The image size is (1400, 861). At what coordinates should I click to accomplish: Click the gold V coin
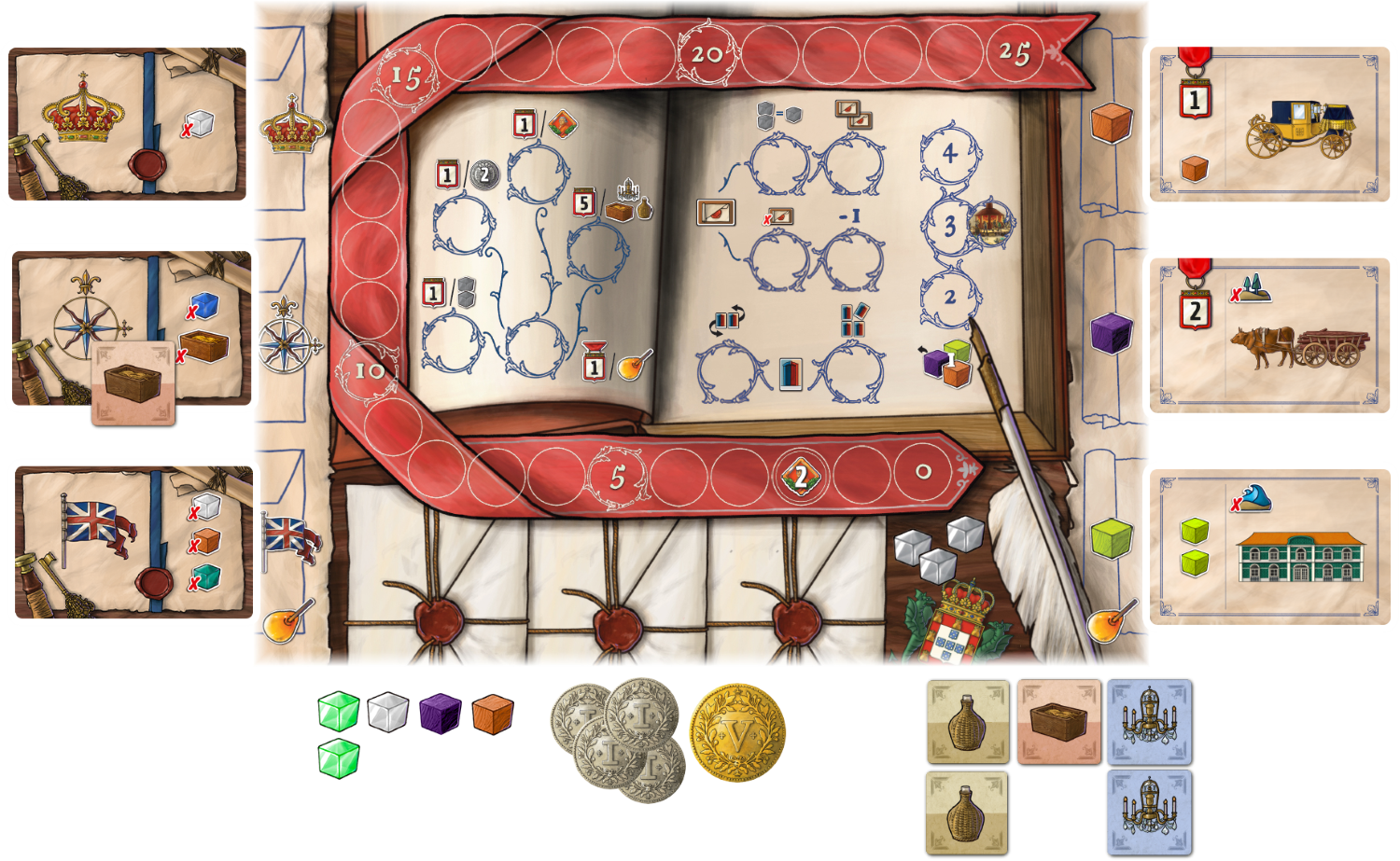point(737,733)
